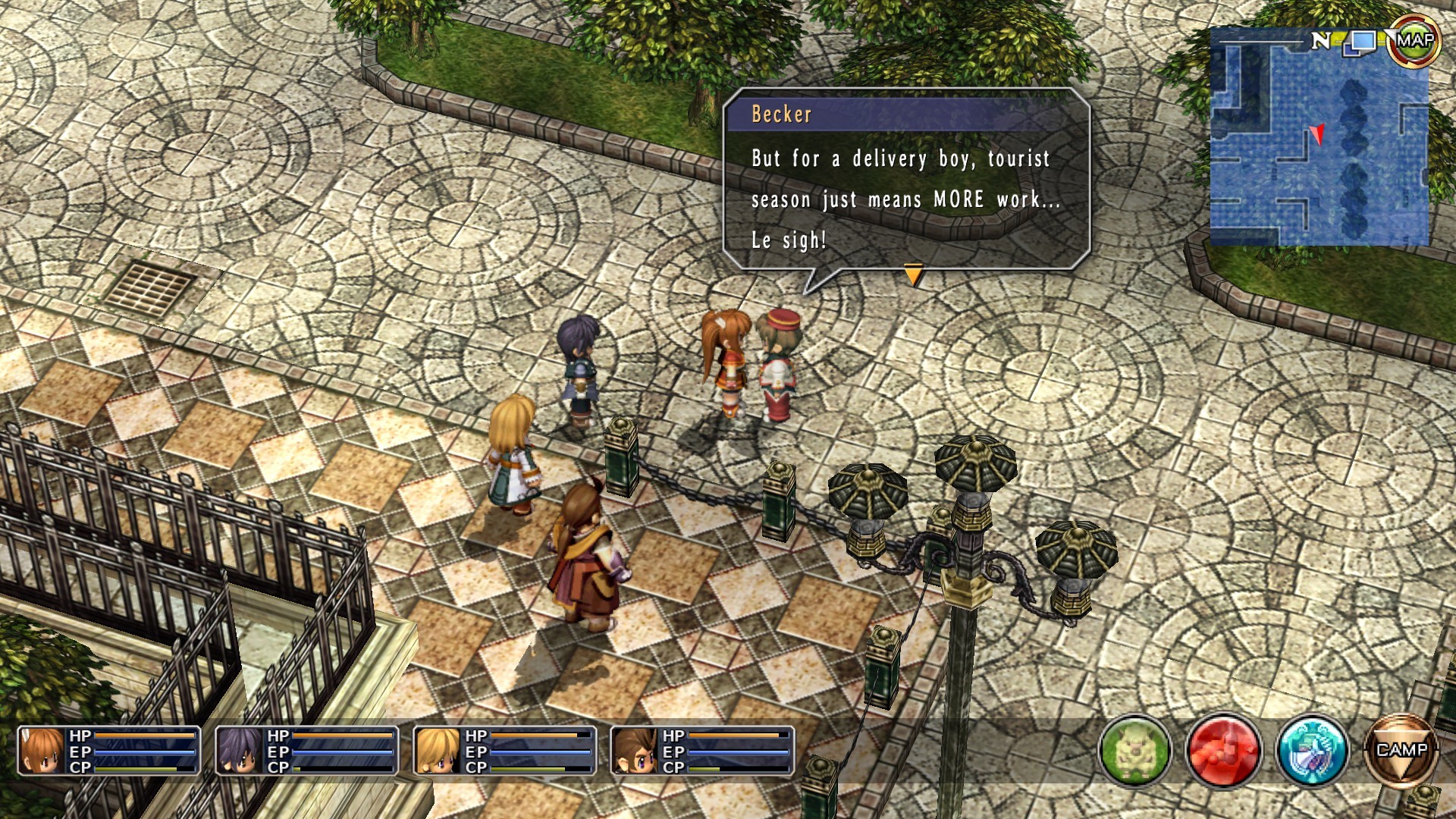Click the green sheep monster icon
Viewport: 1456px width, 819px height.
pyautogui.click(x=1134, y=752)
